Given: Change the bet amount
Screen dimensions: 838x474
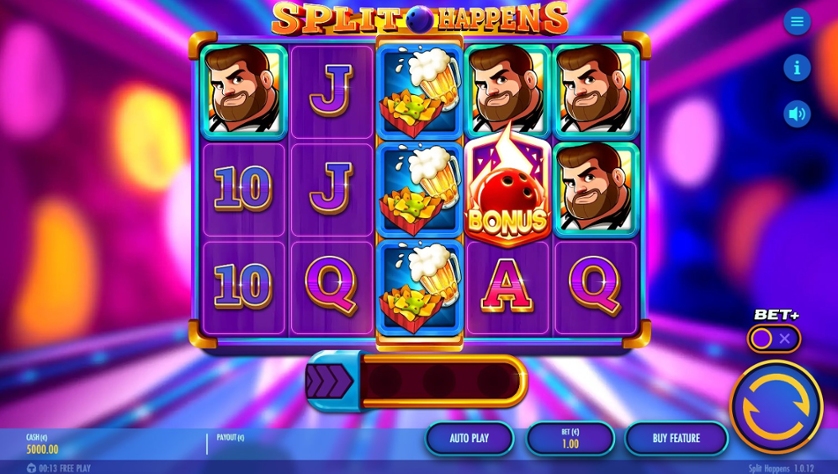Looking at the screenshot, I should 570,438.
